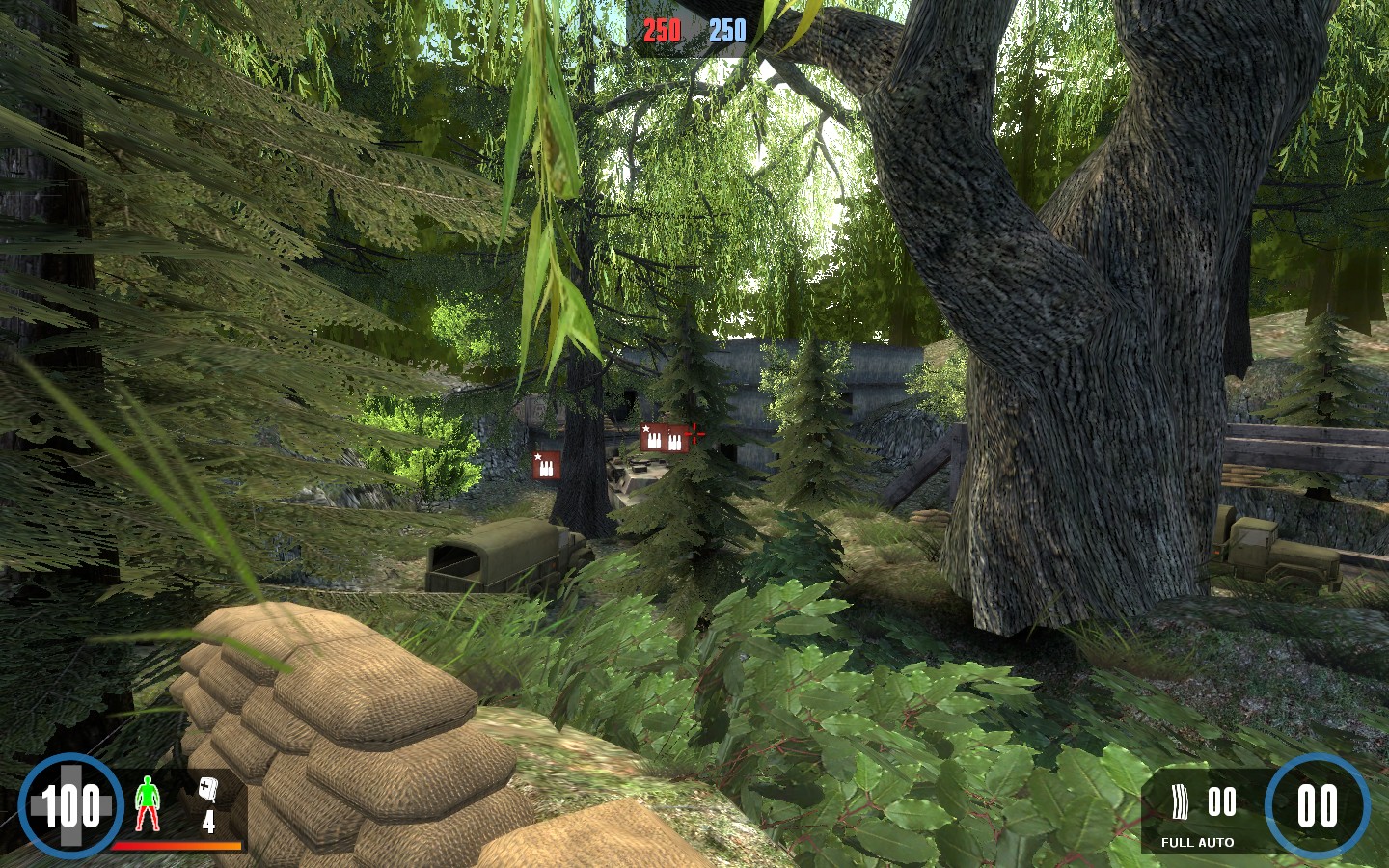1389x868 pixels.
Task: Toggle the FULL AUTO fire mode label
Action: click(x=1197, y=842)
